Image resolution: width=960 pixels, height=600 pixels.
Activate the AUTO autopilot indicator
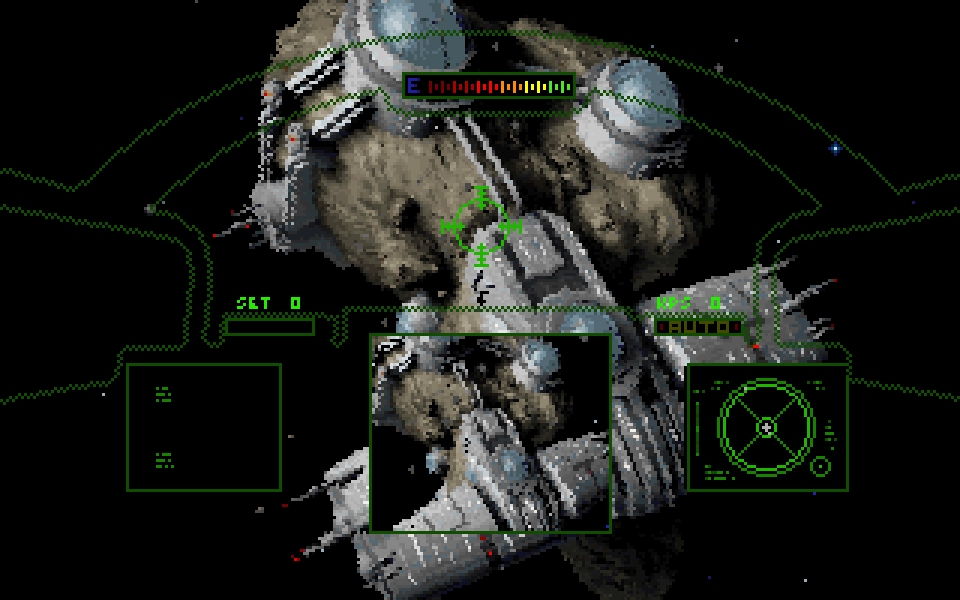coord(700,327)
